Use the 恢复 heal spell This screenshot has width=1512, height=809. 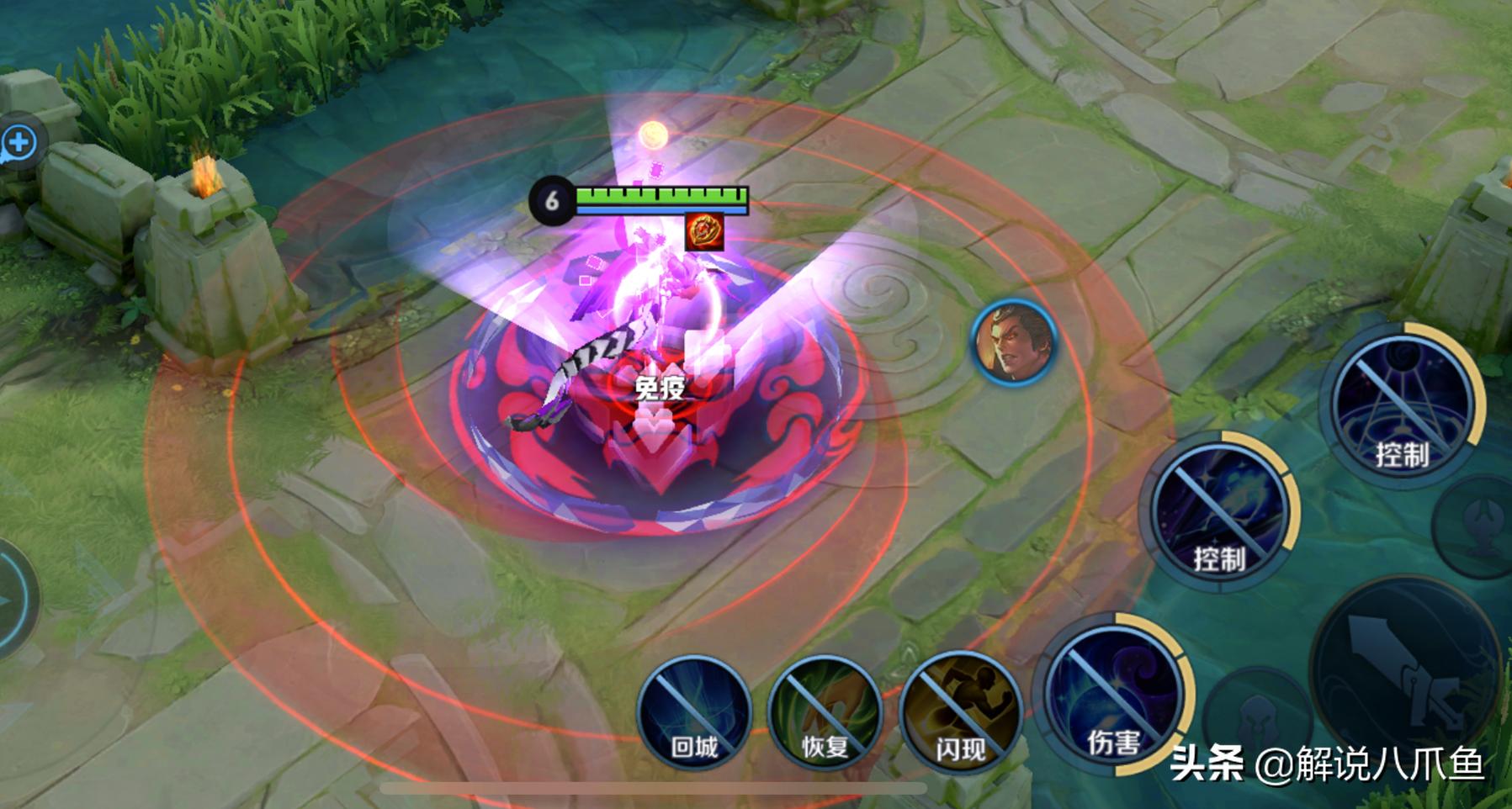click(x=825, y=713)
